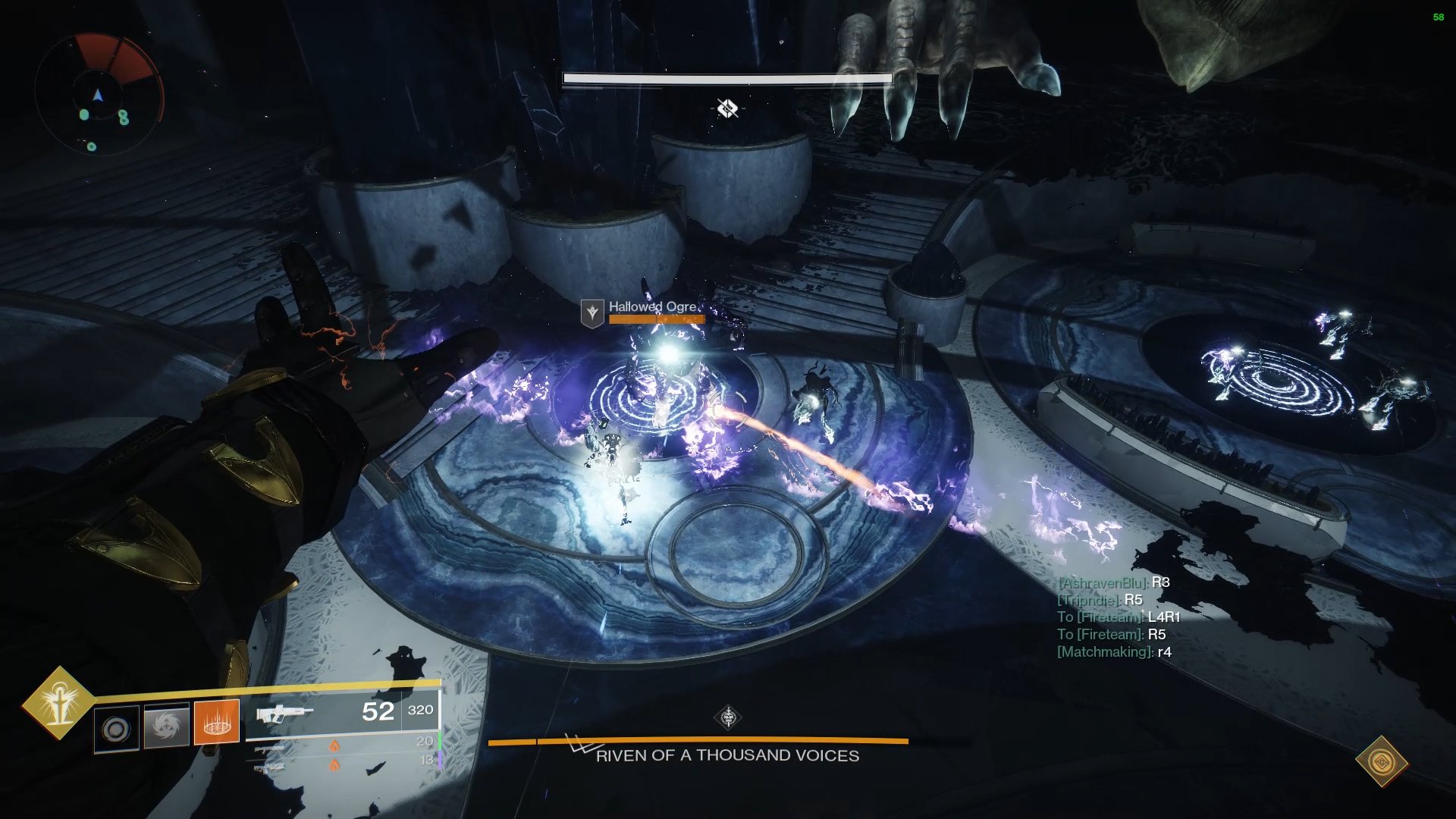This screenshot has height=819, width=1456.
Task: Click the diamond objective marker above the pillars
Action: point(727,108)
